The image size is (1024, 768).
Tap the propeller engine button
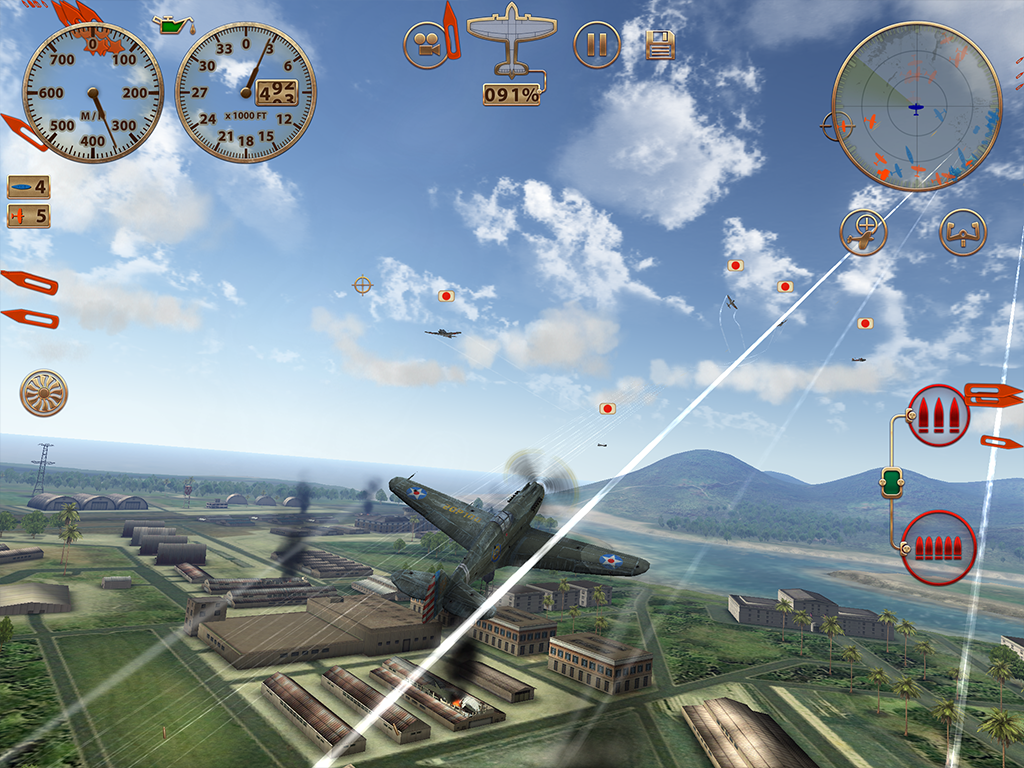(44, 393)
